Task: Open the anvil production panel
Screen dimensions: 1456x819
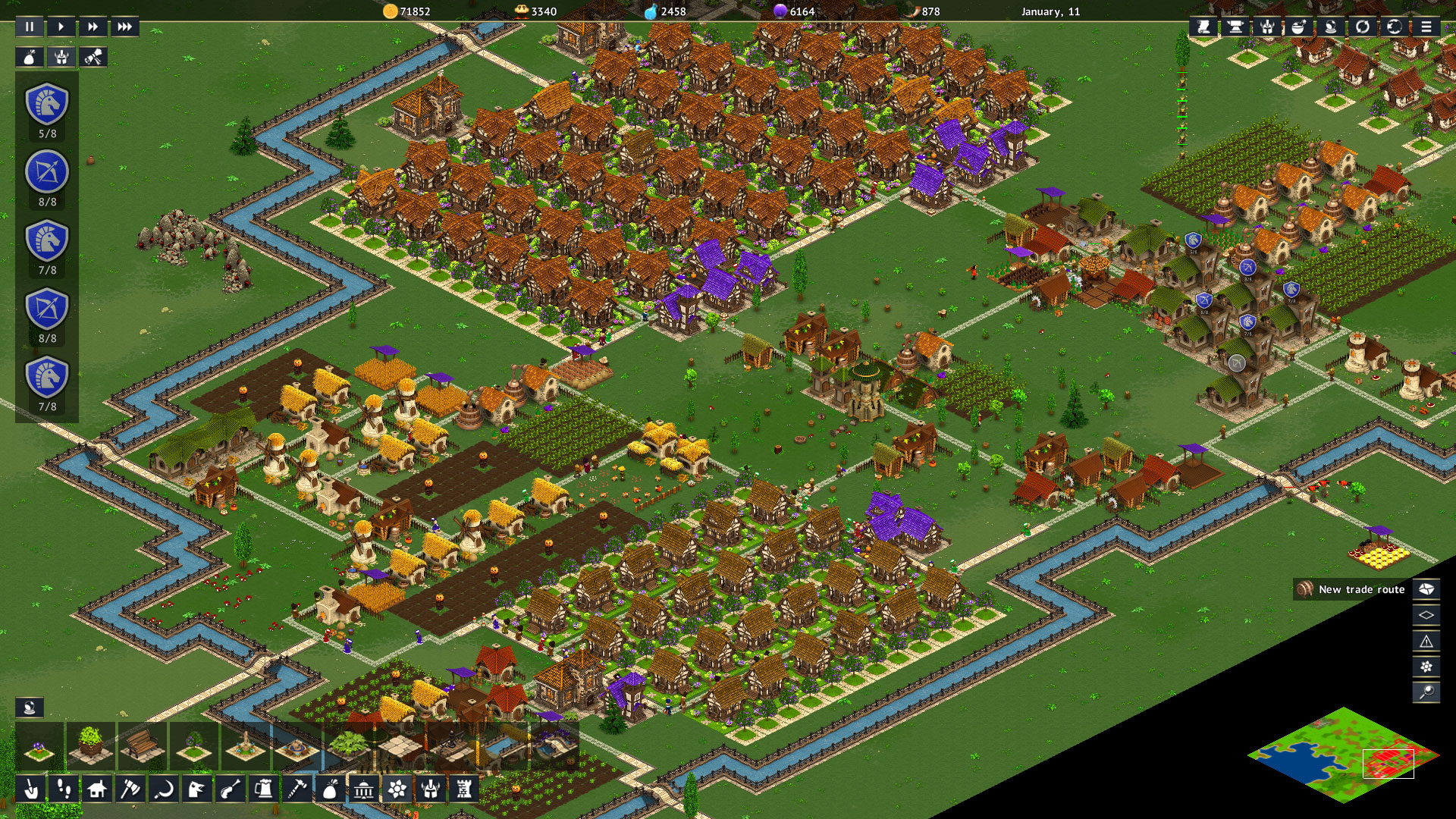Action: tap(1235, 27)
